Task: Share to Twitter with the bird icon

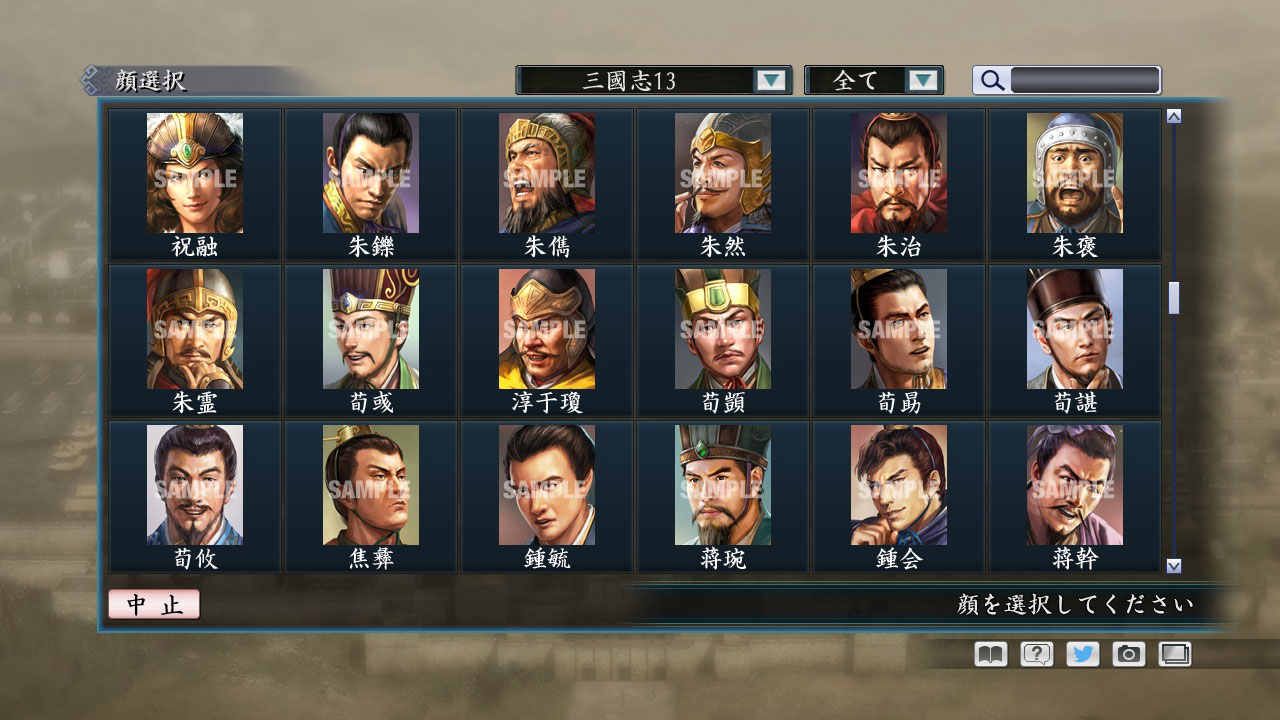Action: point(1081,654)
